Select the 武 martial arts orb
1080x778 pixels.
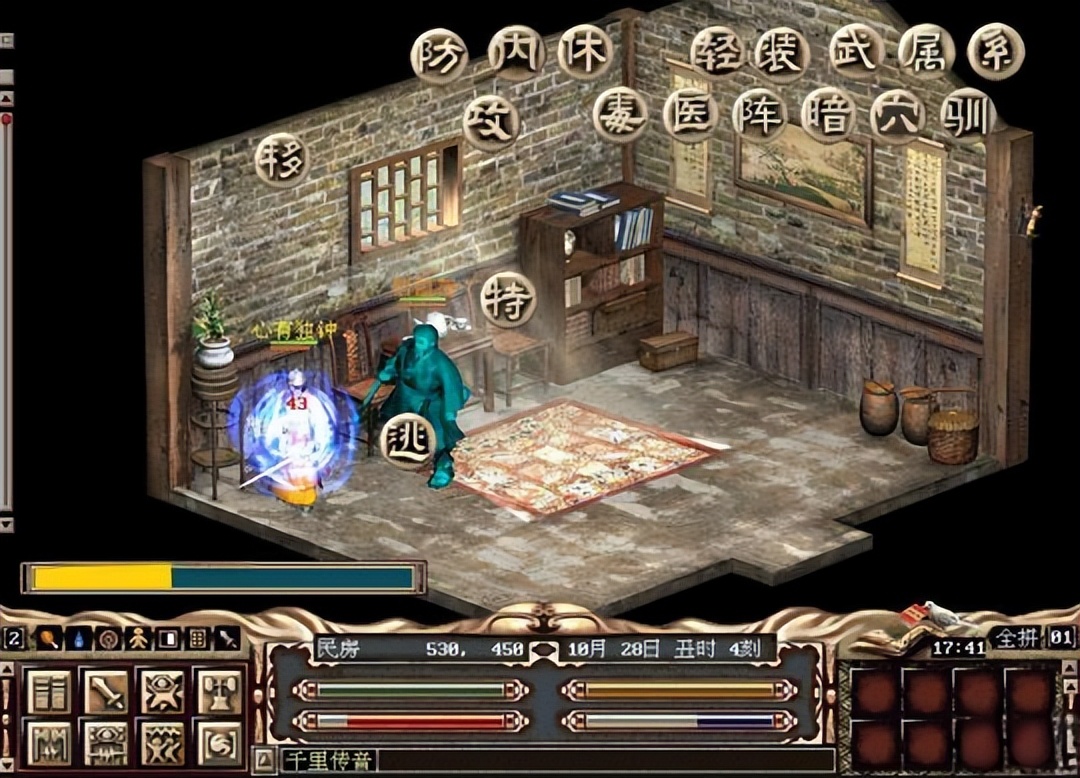(857, 53)
